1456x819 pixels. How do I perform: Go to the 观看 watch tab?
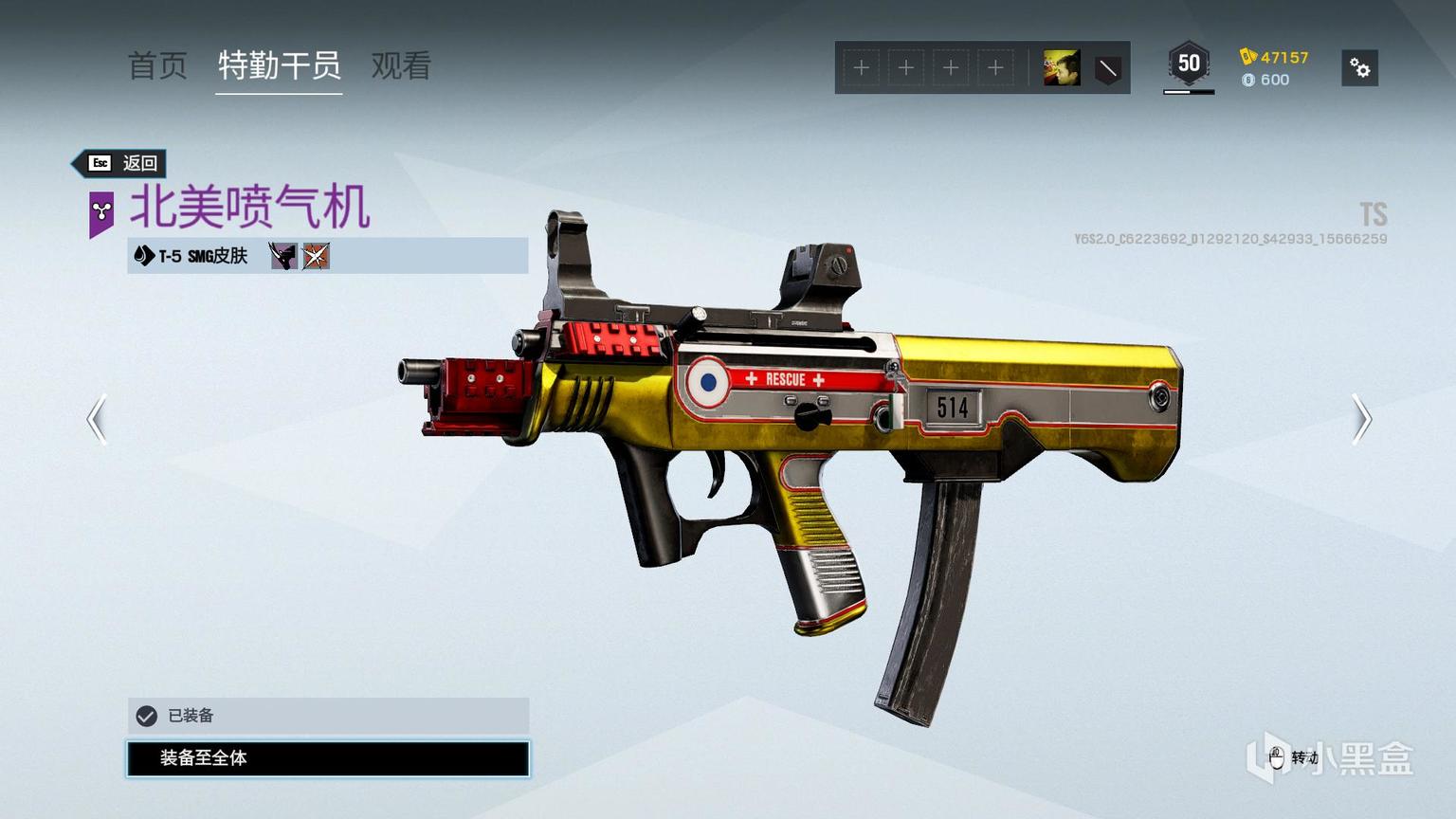(x=401, y=65)
